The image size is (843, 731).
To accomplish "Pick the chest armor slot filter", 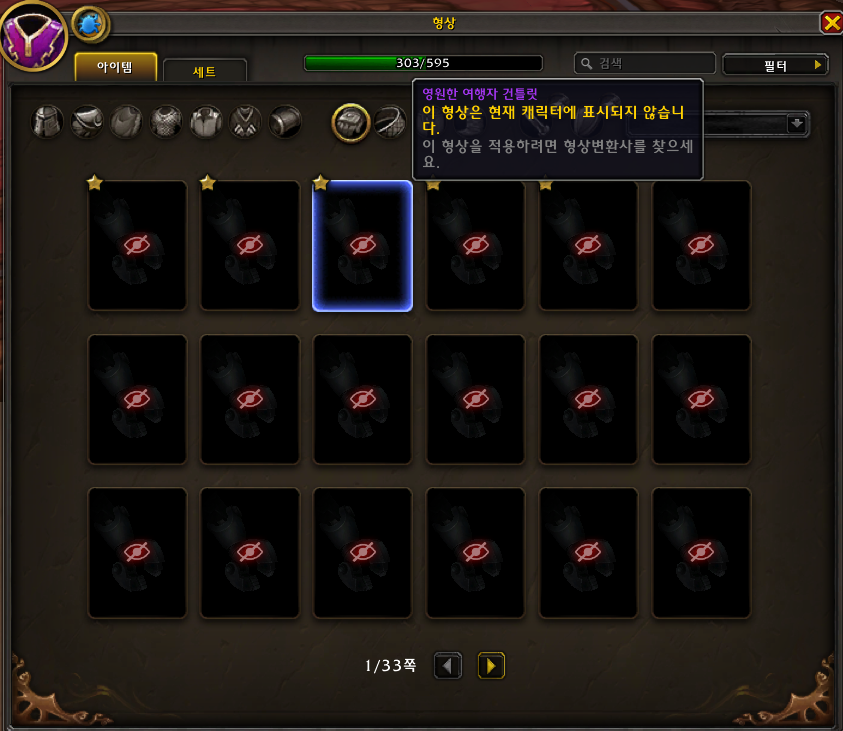I will point(166,122).
